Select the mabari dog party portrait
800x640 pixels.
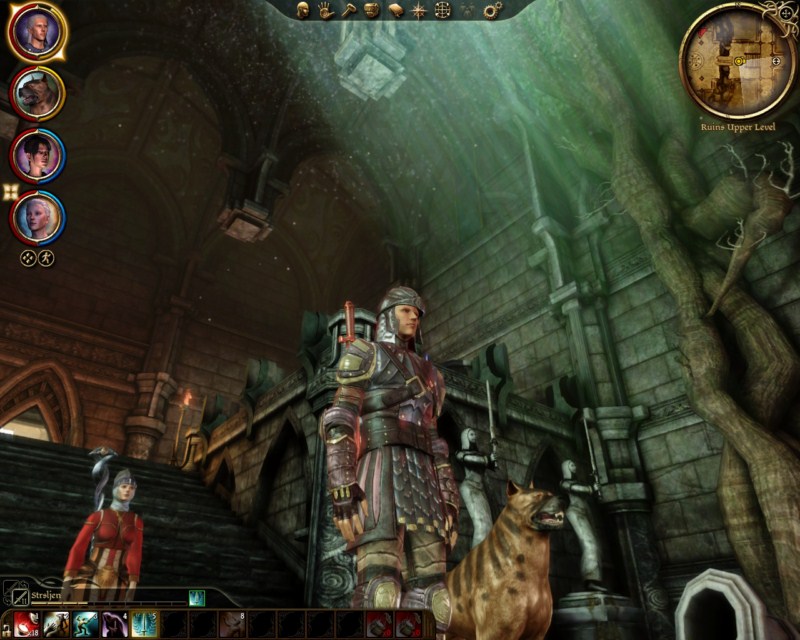tap(37, 93)
